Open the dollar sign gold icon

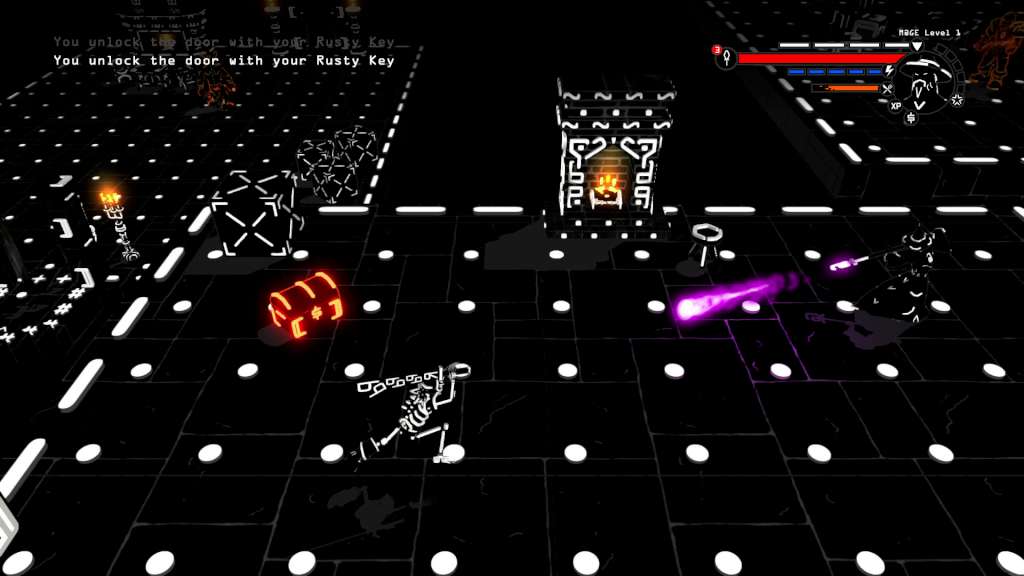(910, 118)
